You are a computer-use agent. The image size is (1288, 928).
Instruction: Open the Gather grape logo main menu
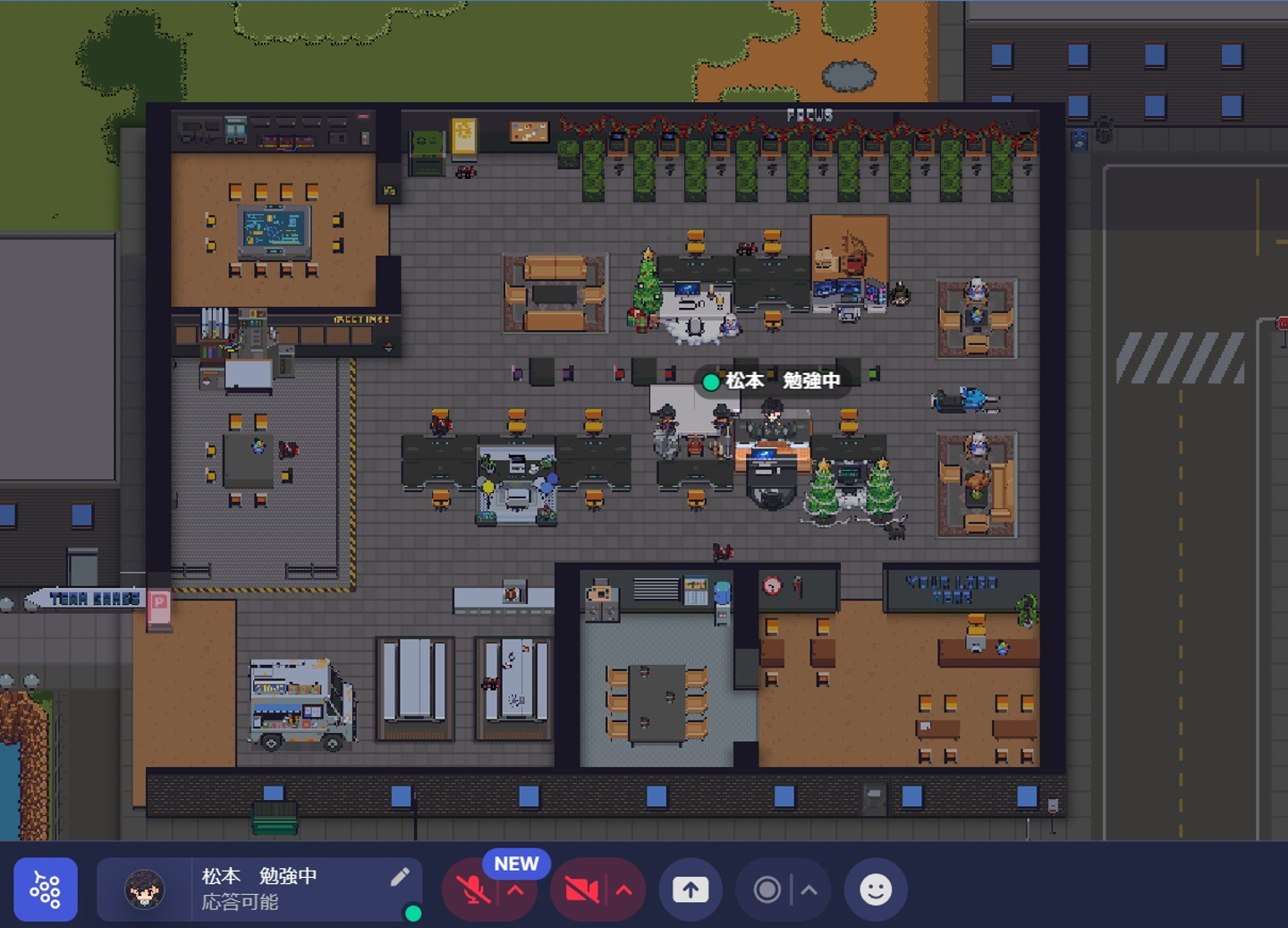coord(46,890)
